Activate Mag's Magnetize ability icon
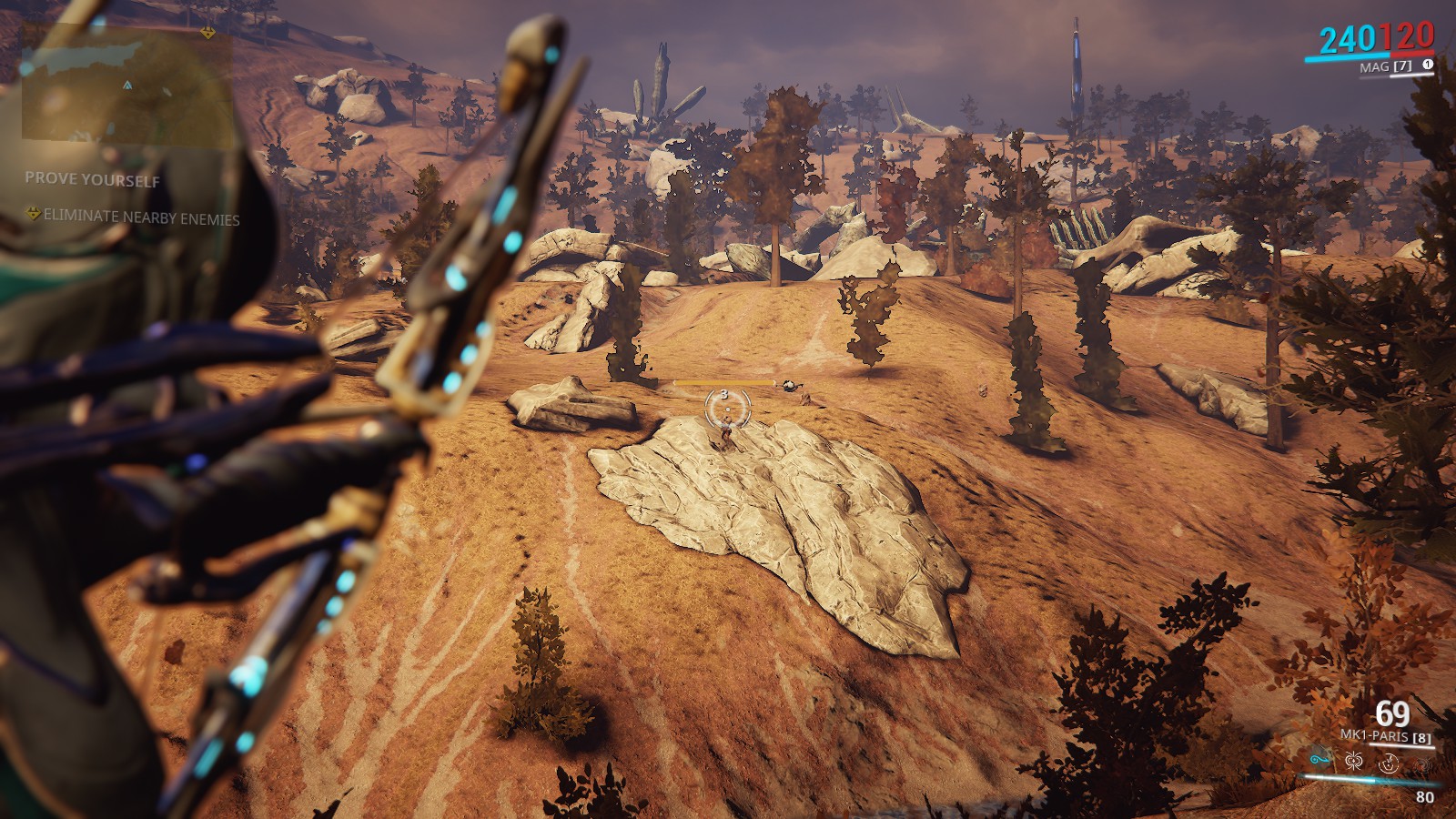Viewport: 1456px width, 819px height. tap(1352, 759)
